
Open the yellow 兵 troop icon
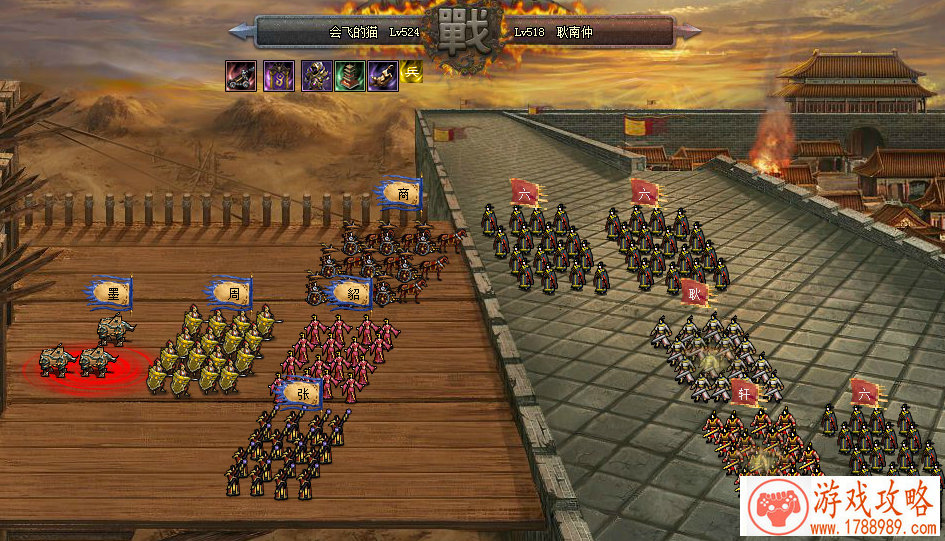coord(411,72)
